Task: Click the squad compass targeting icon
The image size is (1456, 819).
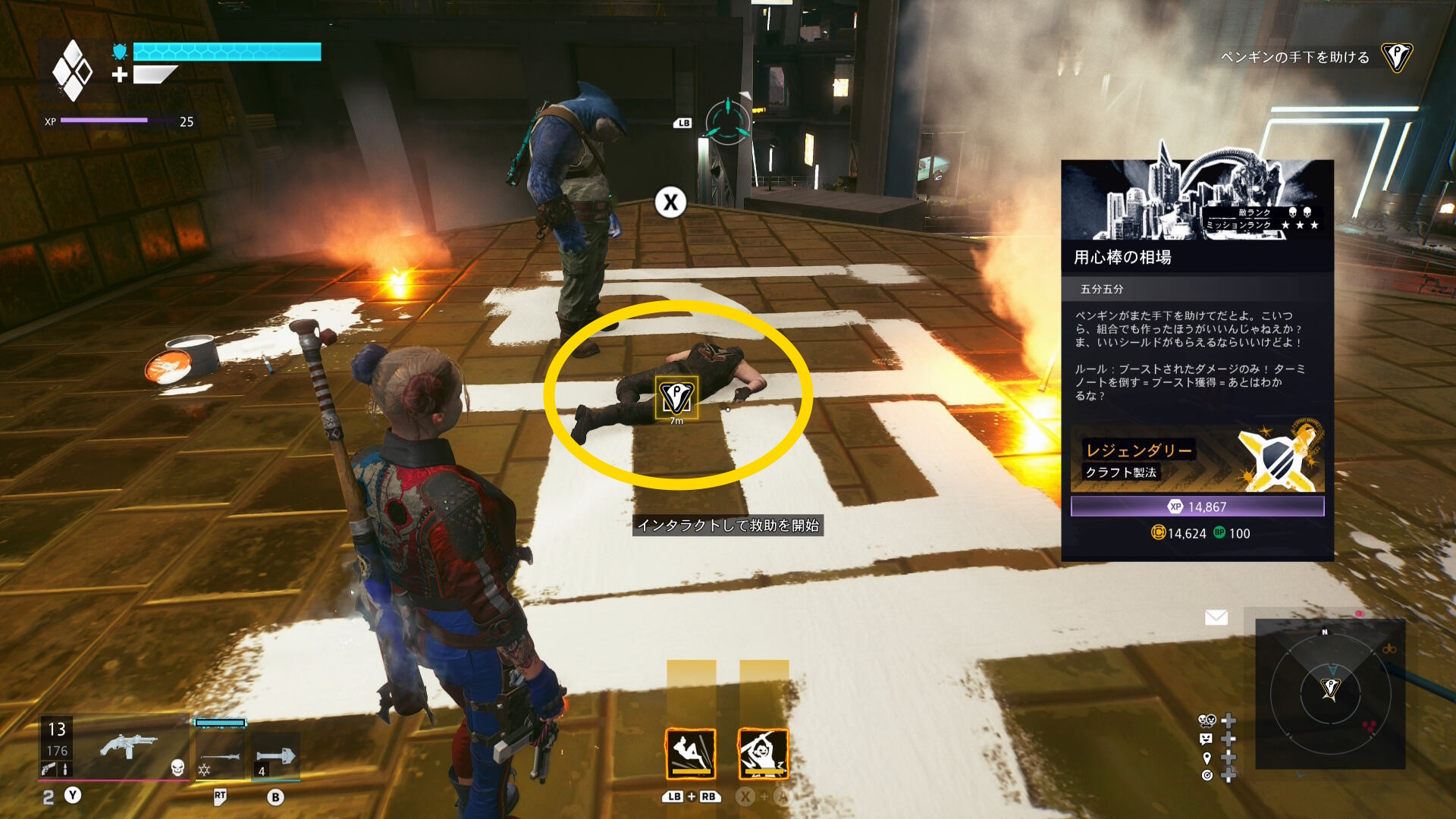Action: (728, 121)
